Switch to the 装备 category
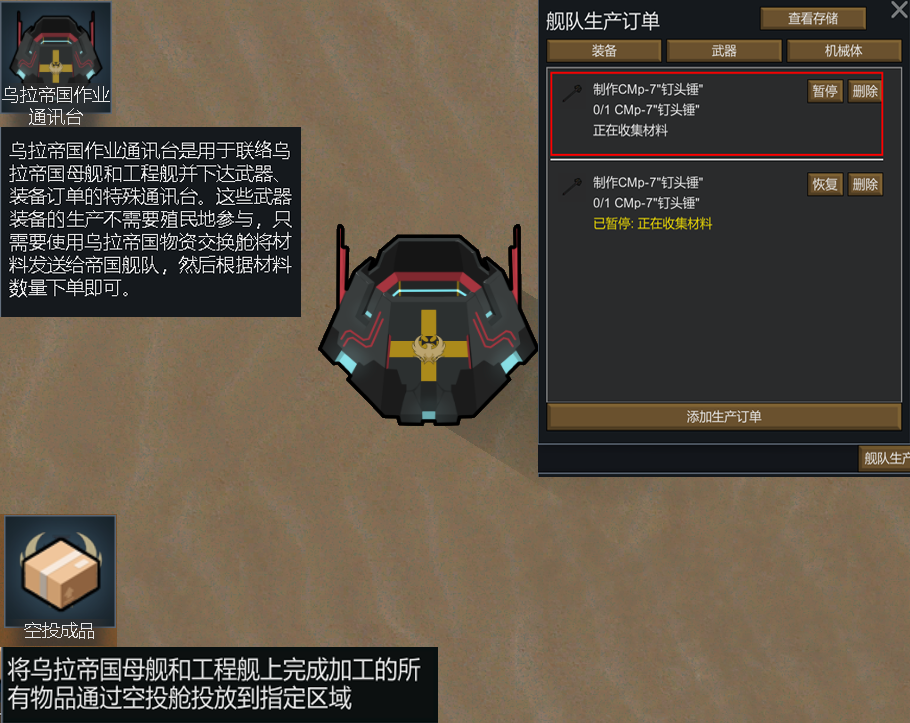 point(604,51)
